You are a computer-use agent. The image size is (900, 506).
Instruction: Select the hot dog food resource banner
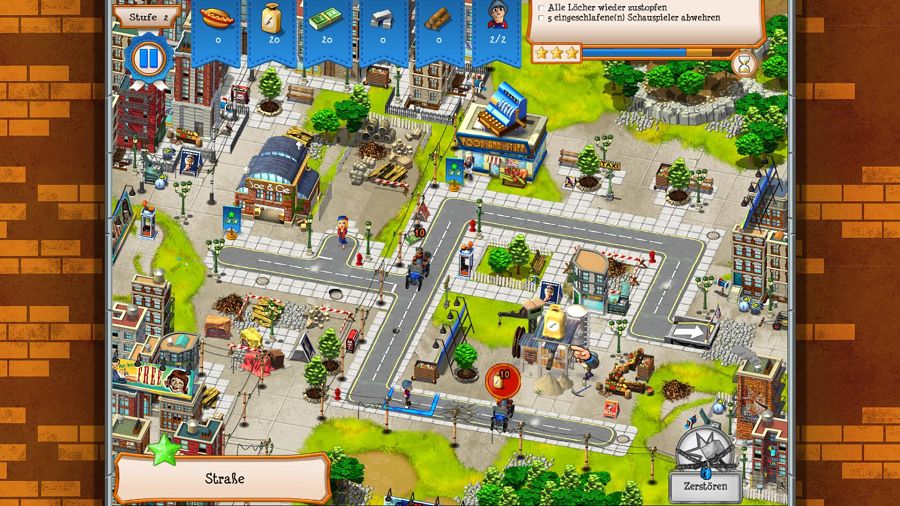(x=216, y=27)
